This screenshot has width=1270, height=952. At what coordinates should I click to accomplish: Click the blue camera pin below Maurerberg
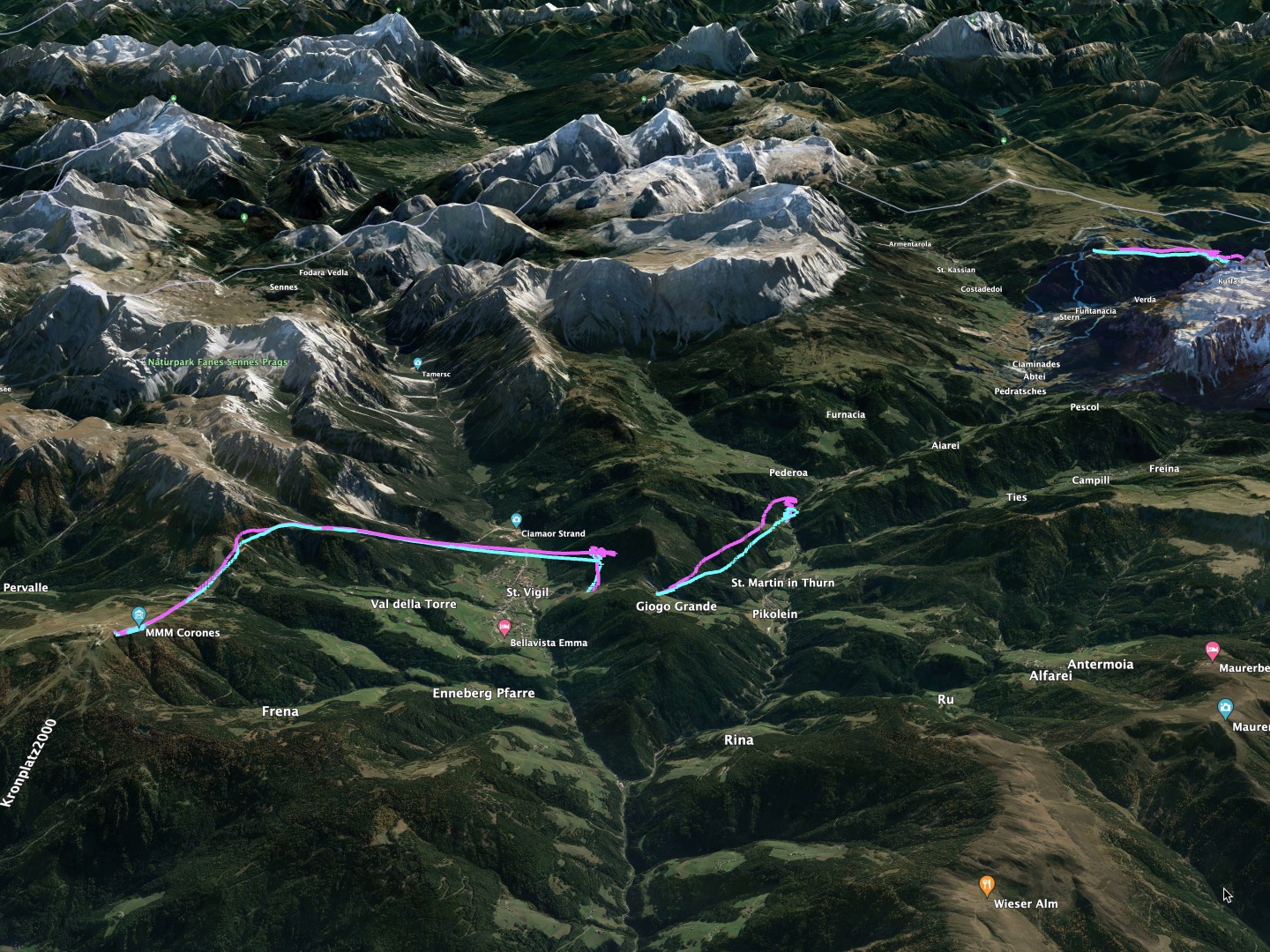1225,708
